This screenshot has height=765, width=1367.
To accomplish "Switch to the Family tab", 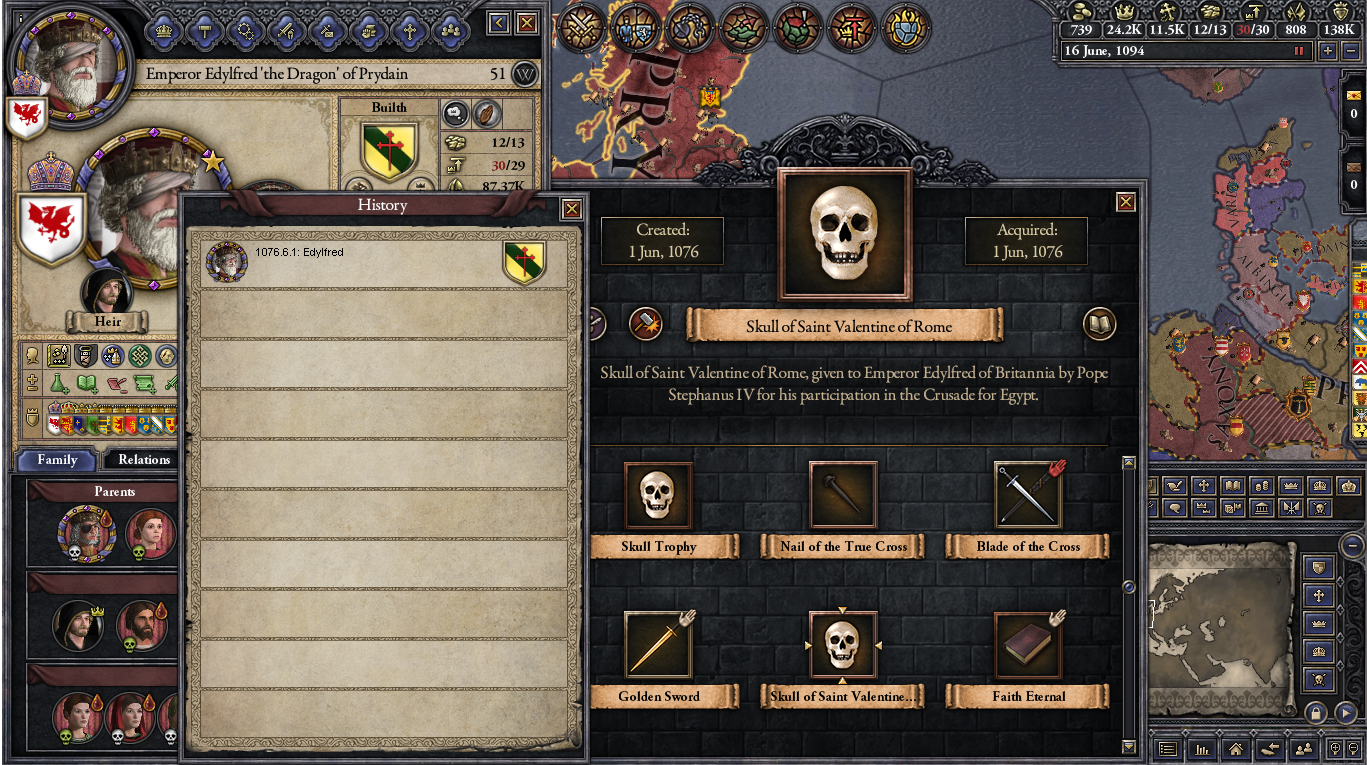I will 56,459.
